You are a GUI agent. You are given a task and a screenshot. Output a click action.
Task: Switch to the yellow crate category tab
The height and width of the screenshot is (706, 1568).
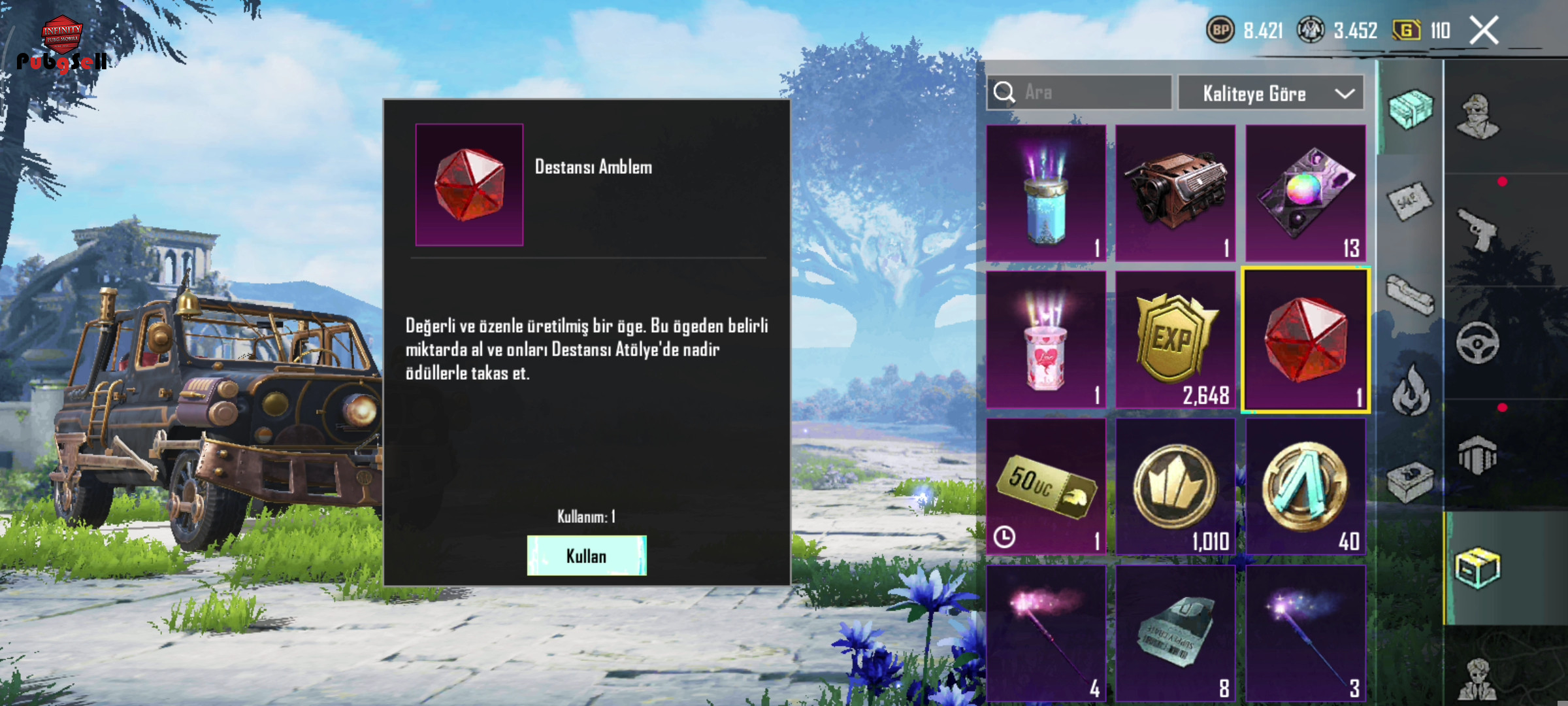1477,567
